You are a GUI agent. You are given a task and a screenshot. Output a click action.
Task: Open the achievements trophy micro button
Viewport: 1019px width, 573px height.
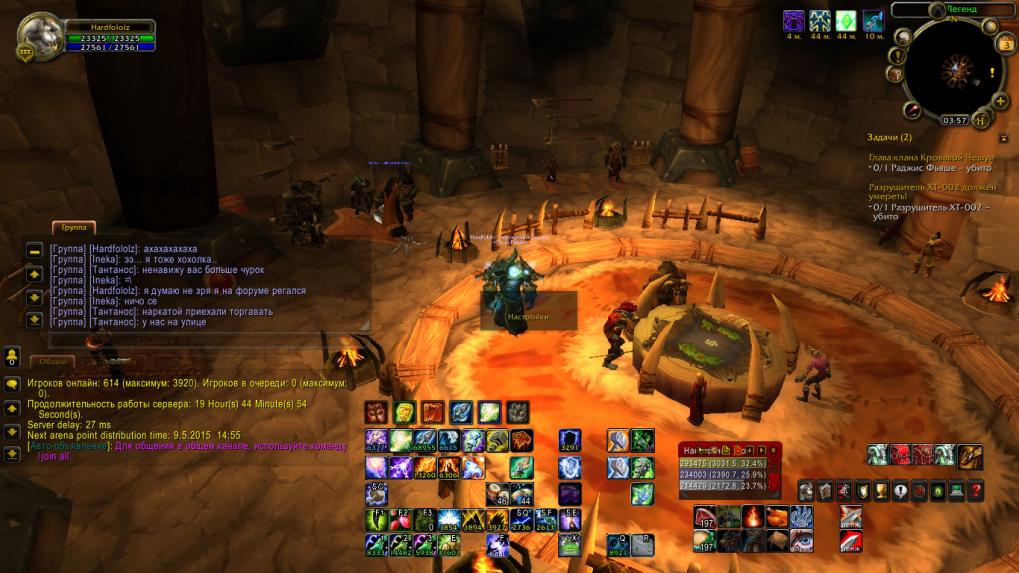(881, 490)
